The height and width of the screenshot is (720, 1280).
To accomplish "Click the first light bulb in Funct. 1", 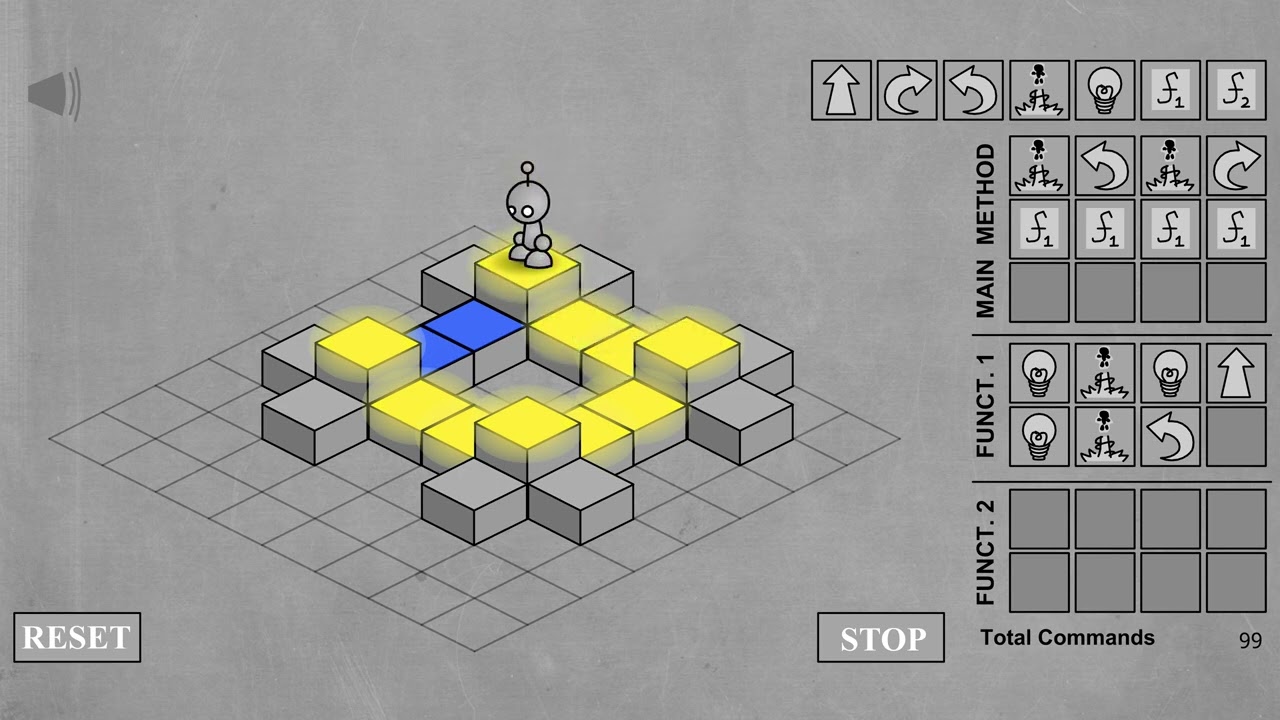I will coord(1039,374).
